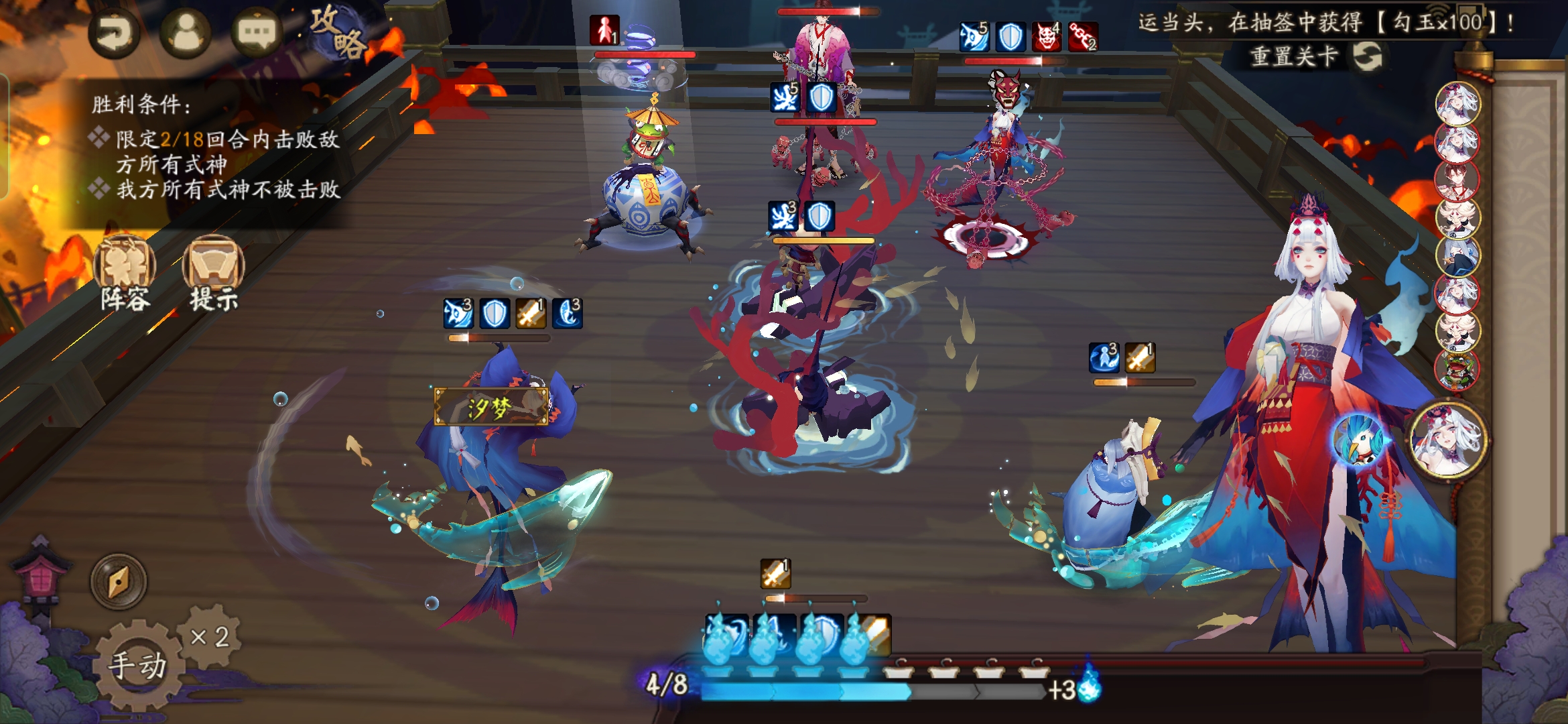This screenshot has width=1568, height=724.
Task: Open the 攻略 strategy guide
Action: pos(338,32)
